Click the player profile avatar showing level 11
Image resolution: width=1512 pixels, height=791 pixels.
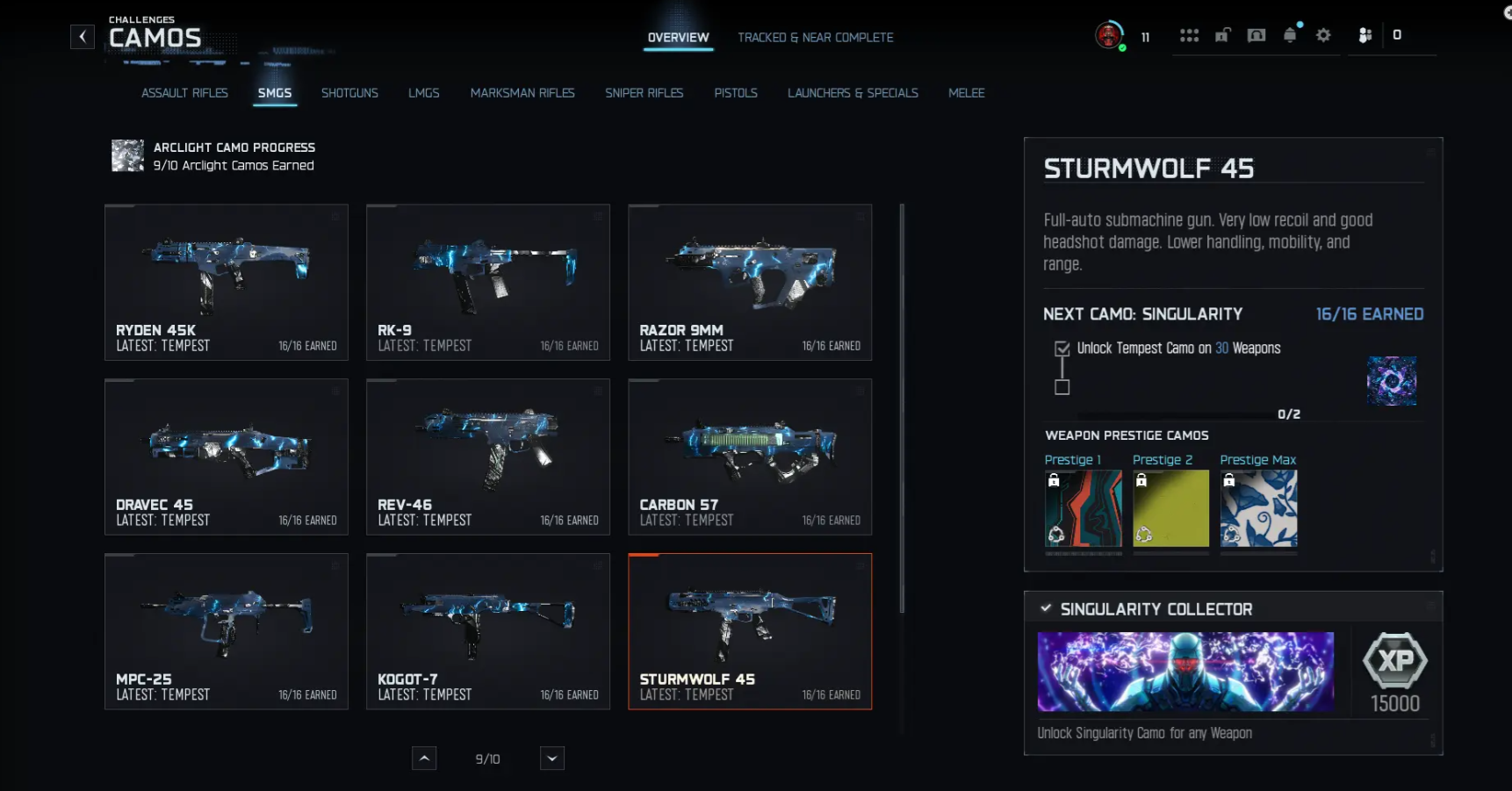(1108, 36)
